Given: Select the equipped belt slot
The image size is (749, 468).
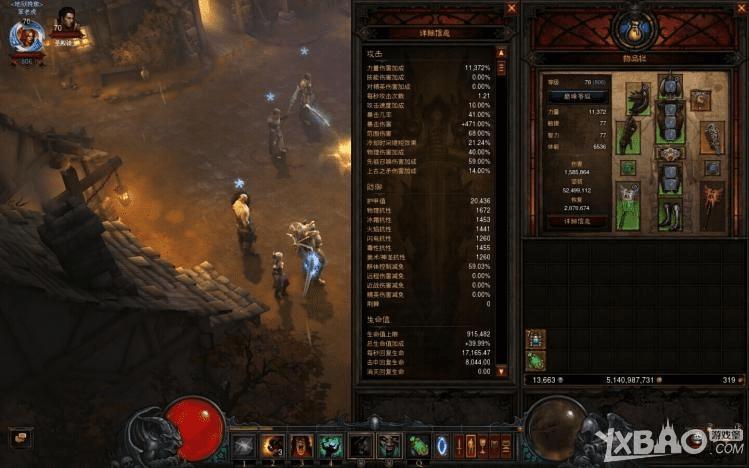Looking at the screenshot, I should pyautogui.click(x=668, y=154).
